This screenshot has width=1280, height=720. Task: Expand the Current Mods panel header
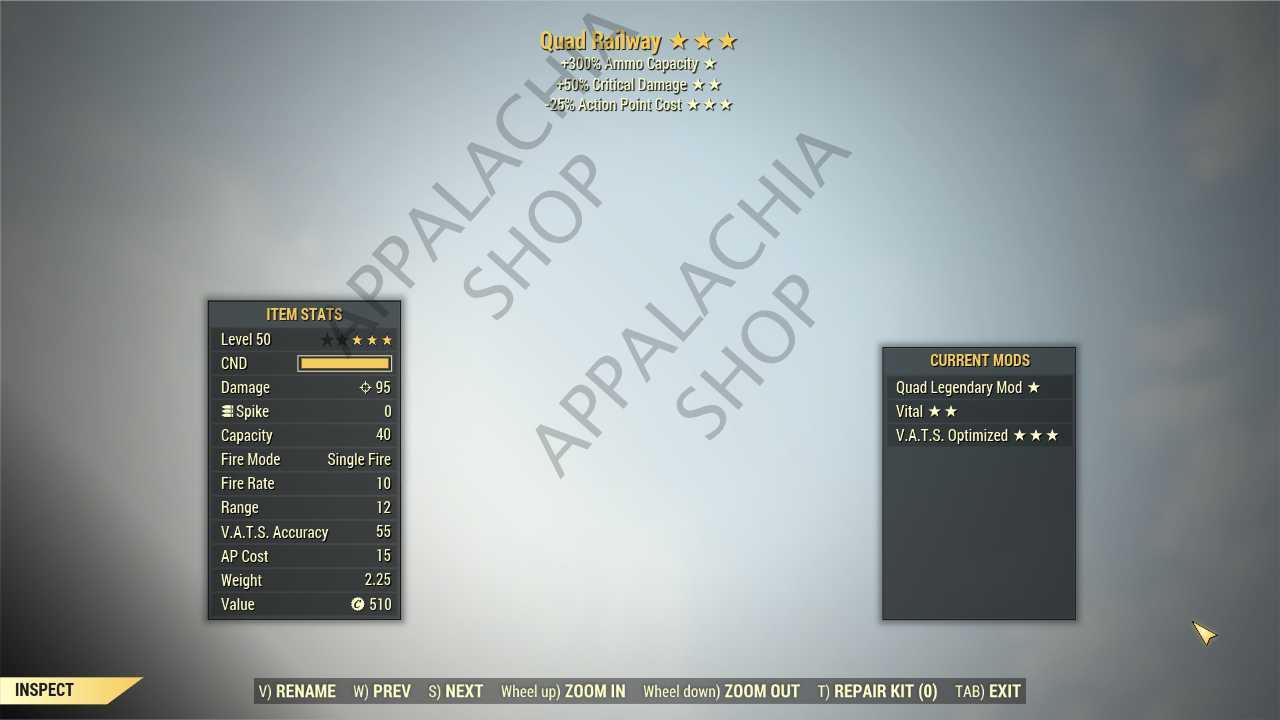point(979,360)
